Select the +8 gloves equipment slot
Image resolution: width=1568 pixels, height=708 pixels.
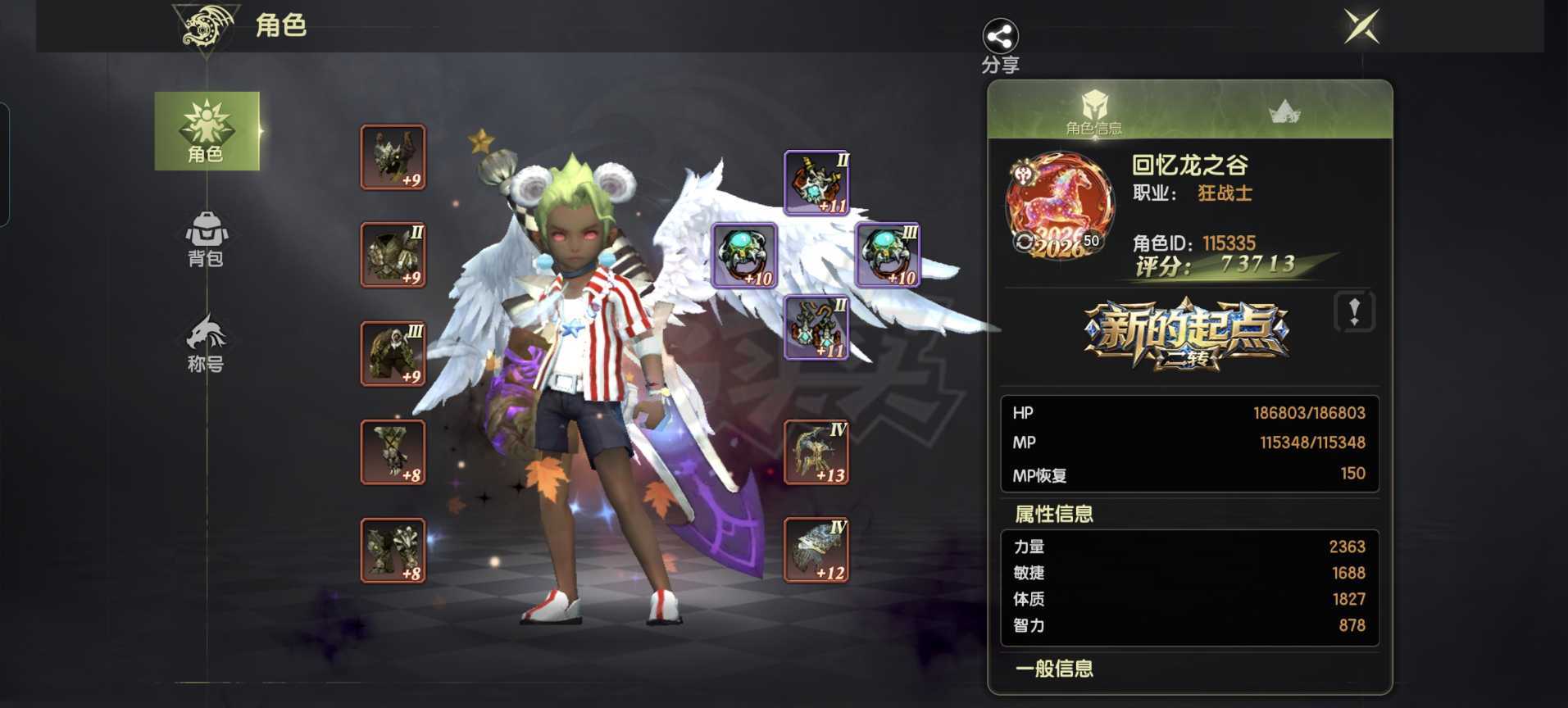pos(393,452)
